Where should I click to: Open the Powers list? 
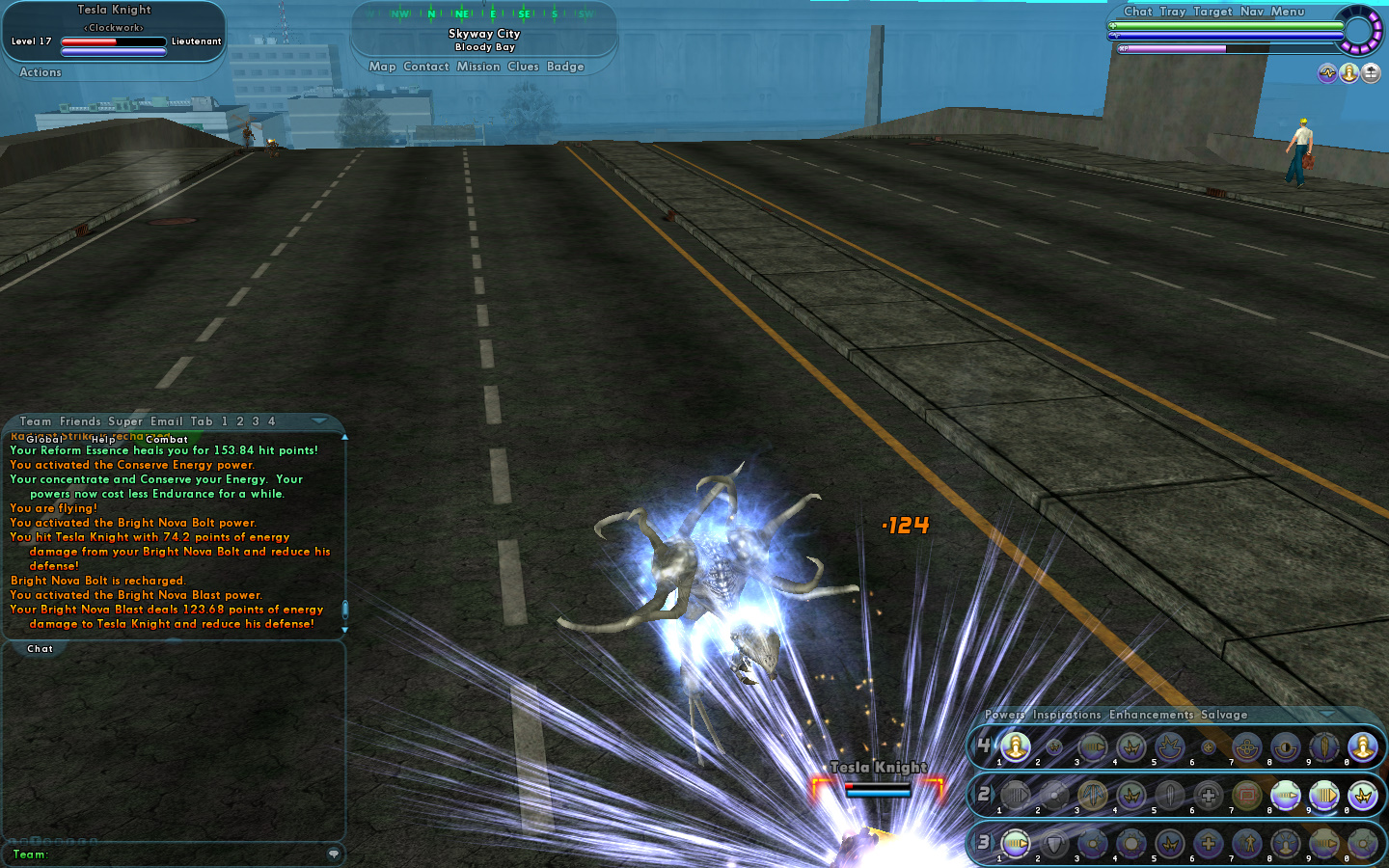[1004, 715]
